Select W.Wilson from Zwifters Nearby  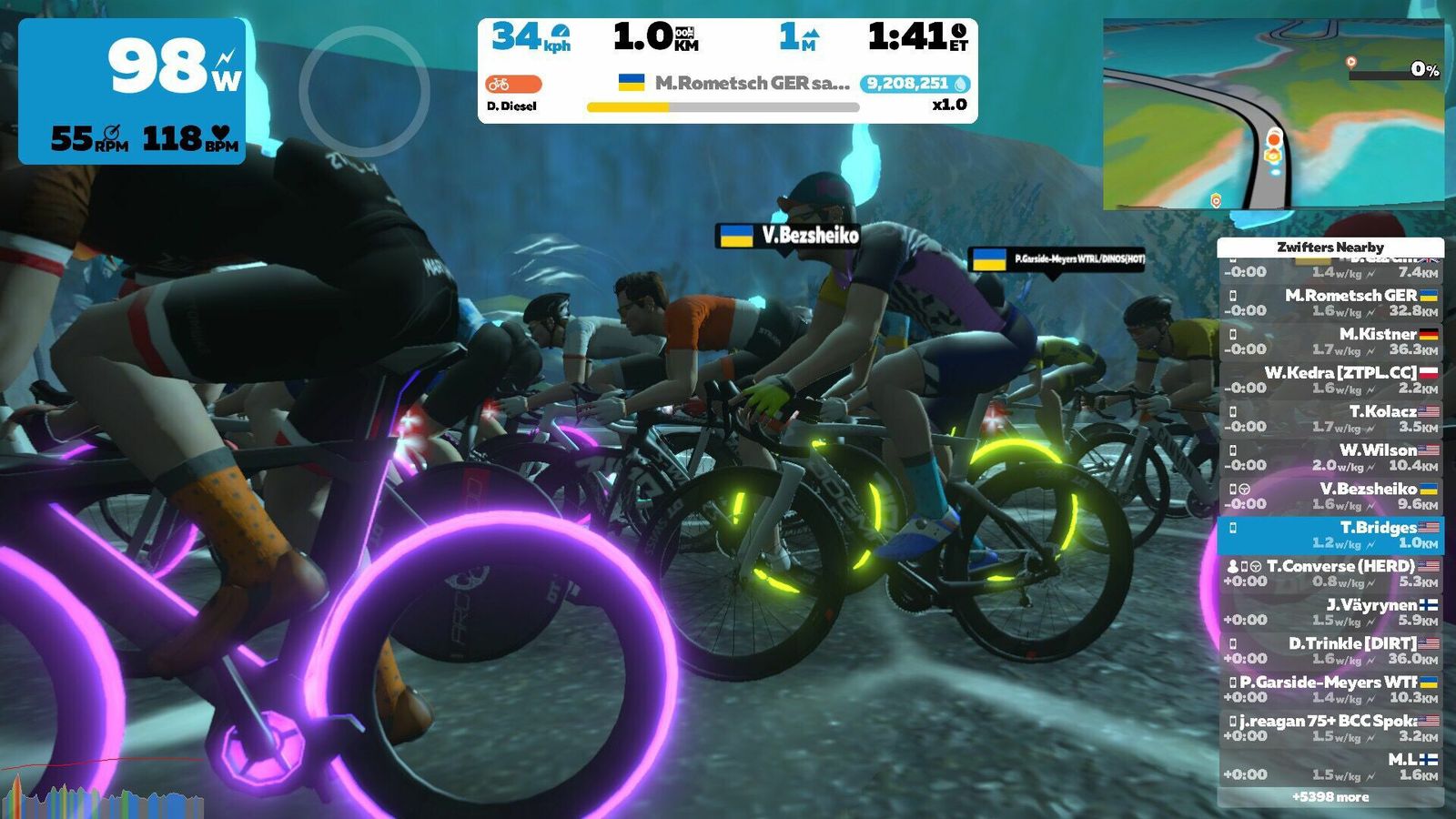[x=1330, y=457]
